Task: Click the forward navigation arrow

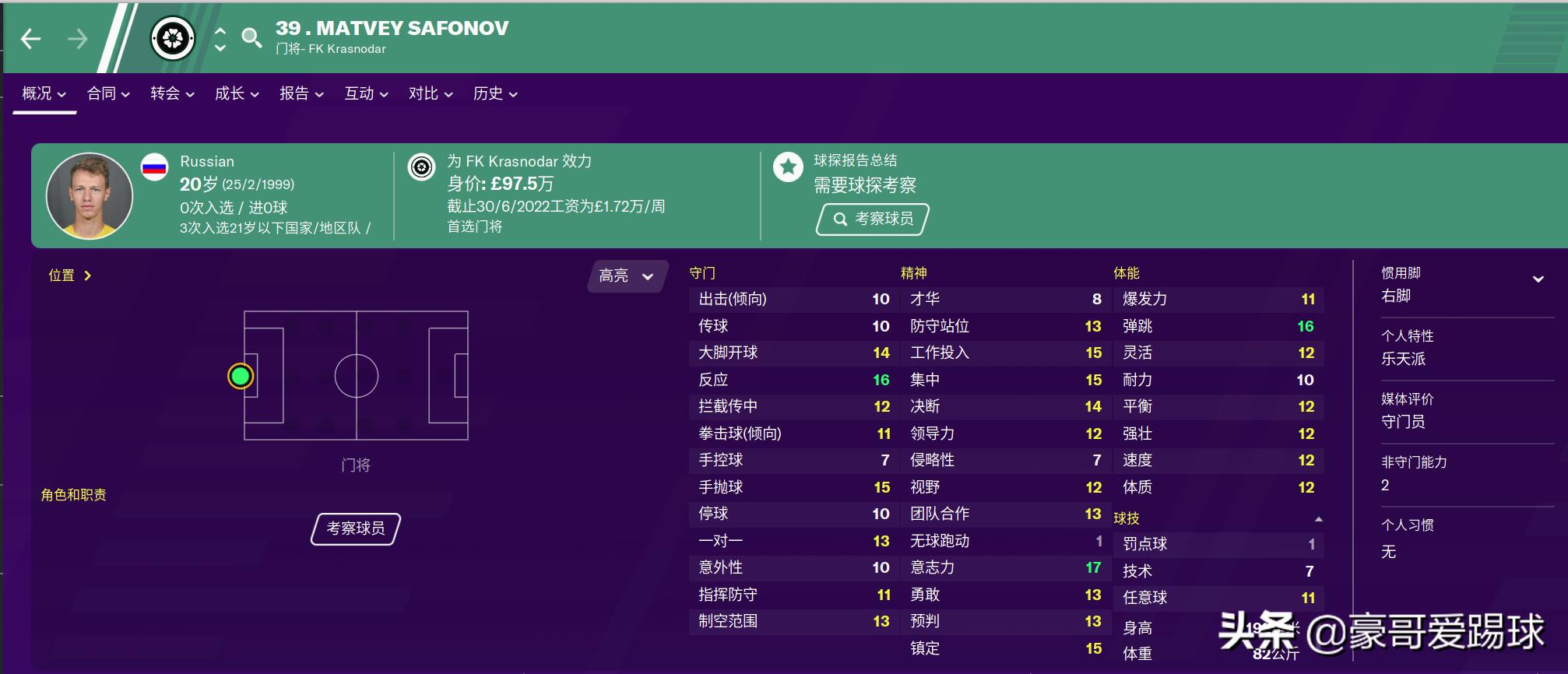Action: pyautogui.click(x=78, y=37)
